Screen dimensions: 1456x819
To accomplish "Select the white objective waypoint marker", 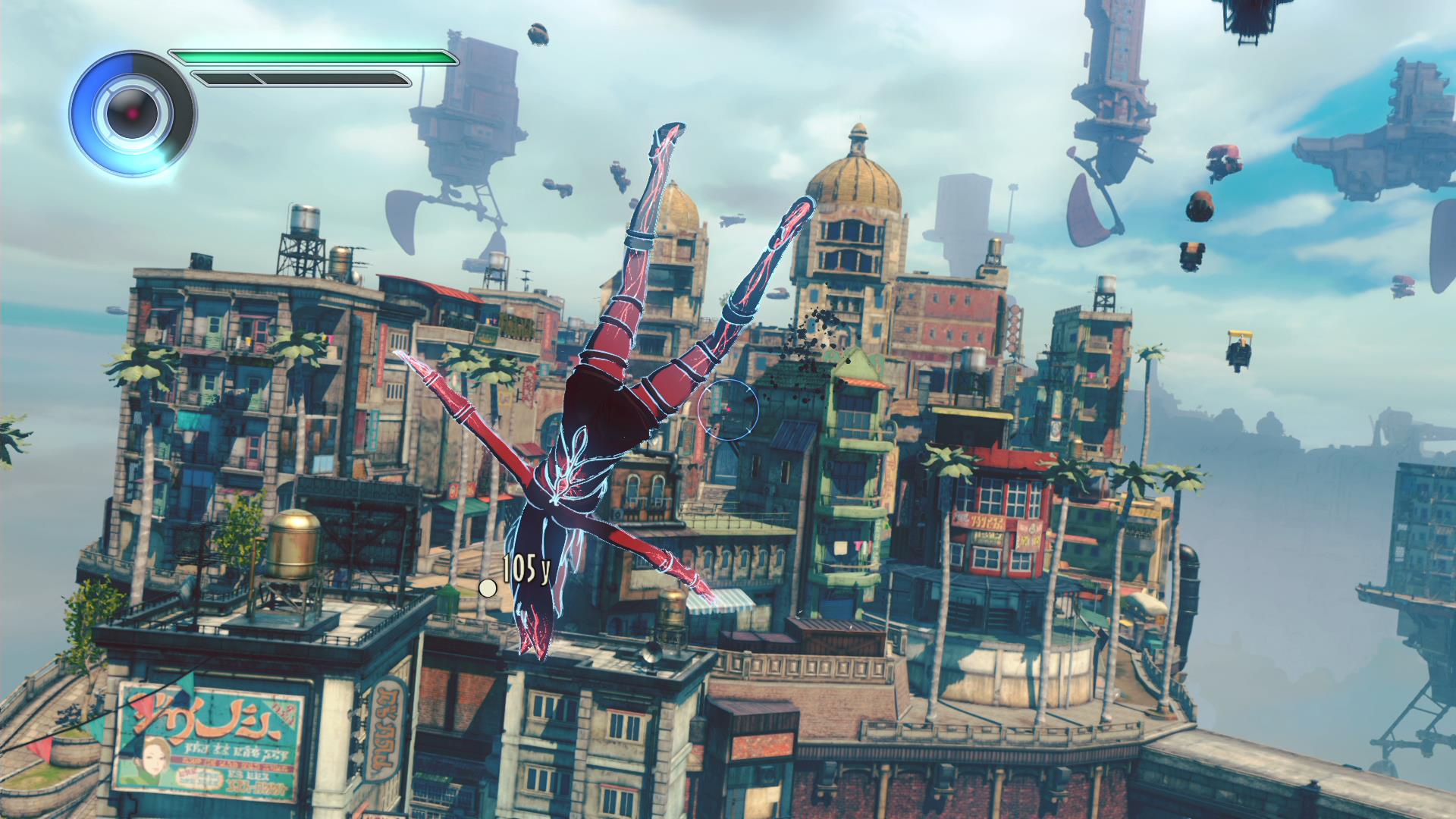I will 488,588.
